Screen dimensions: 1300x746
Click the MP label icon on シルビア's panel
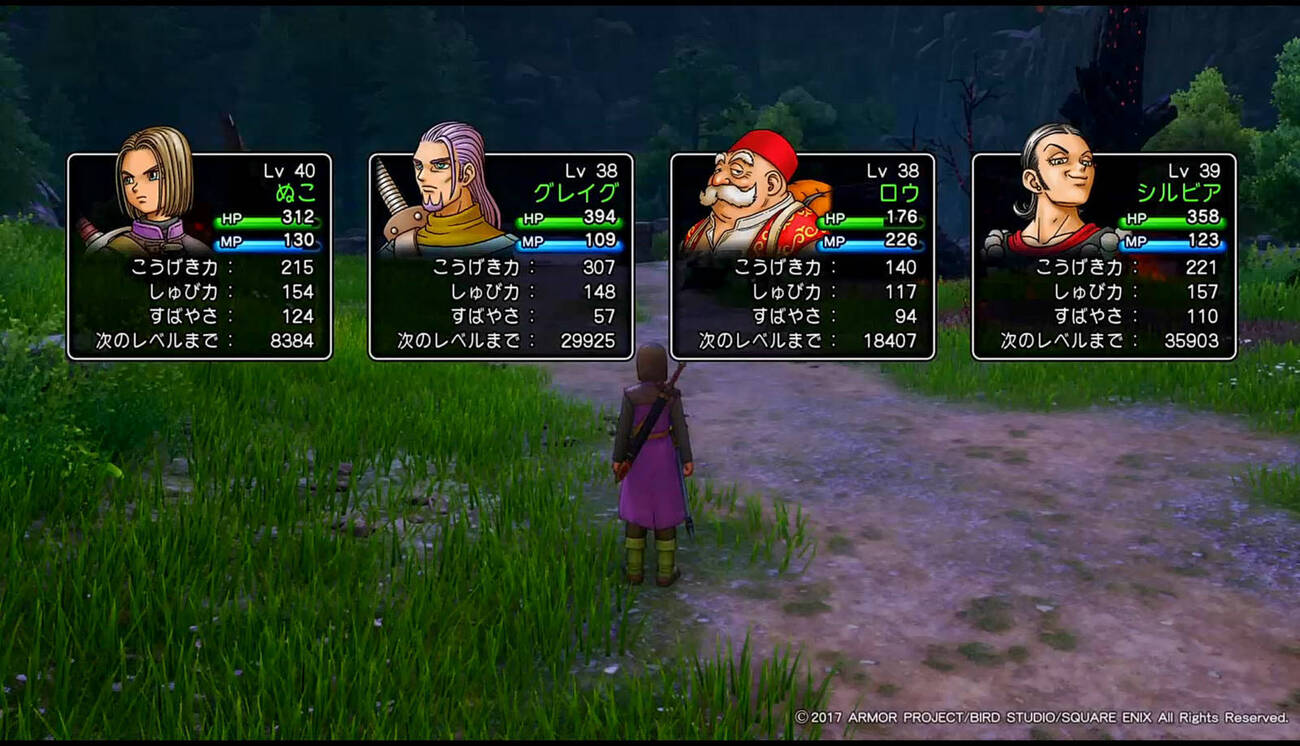click(1136, 240)
